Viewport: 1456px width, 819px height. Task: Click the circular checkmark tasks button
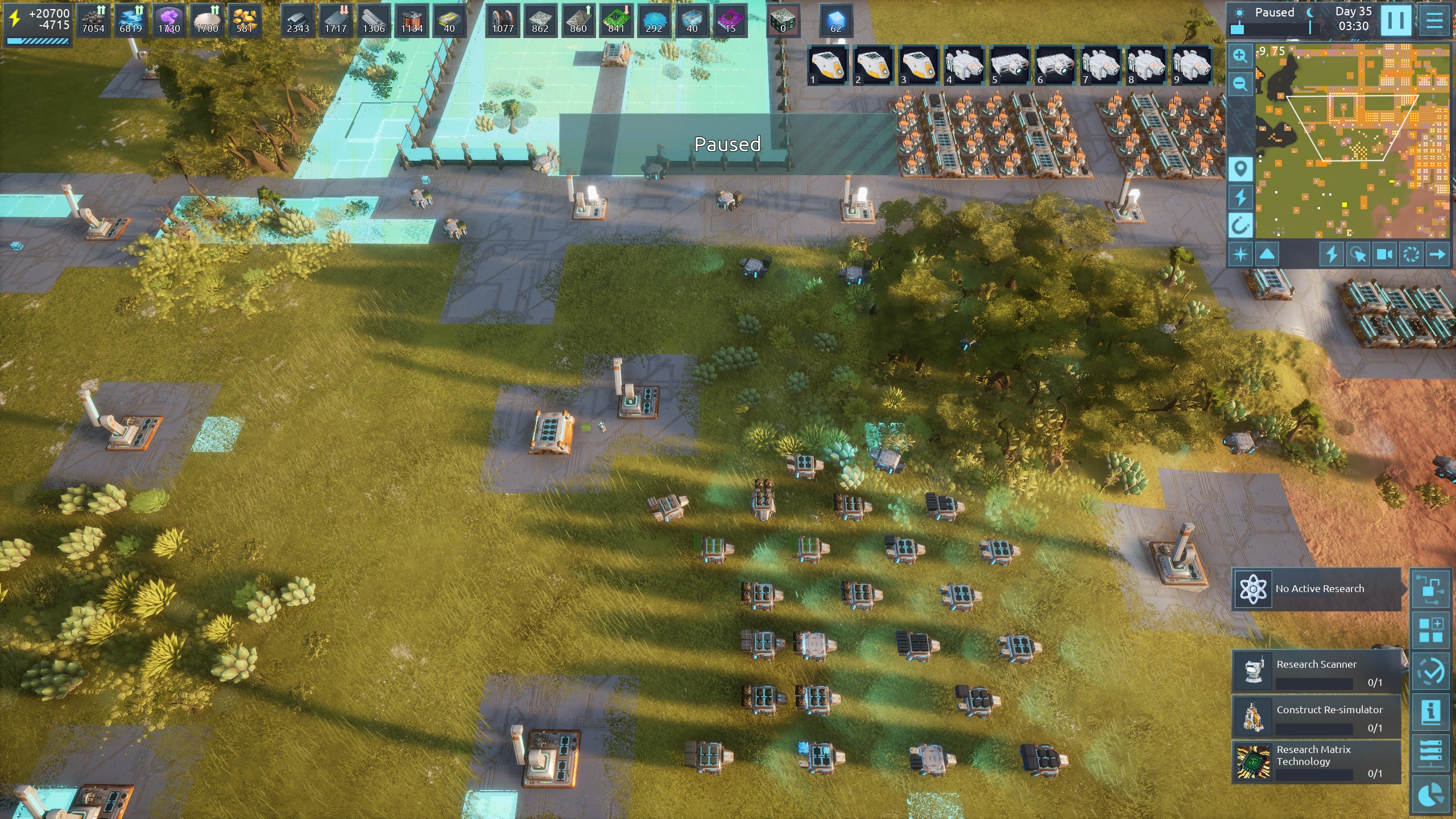click(x=1431, y=671)
